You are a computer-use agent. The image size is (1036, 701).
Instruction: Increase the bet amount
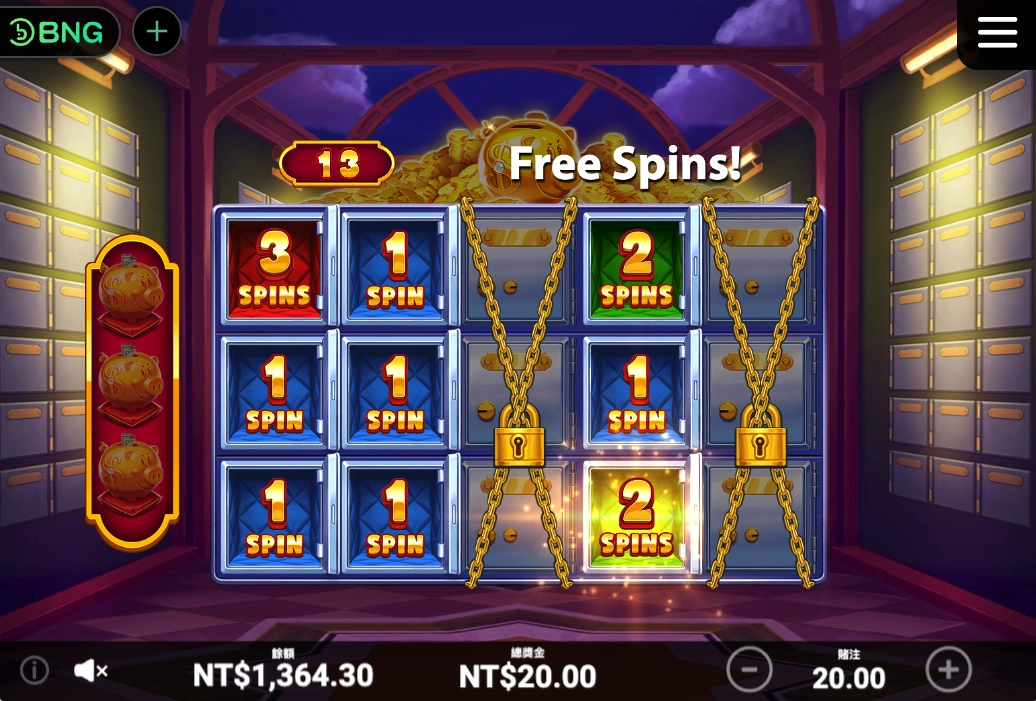click(949, 669)
